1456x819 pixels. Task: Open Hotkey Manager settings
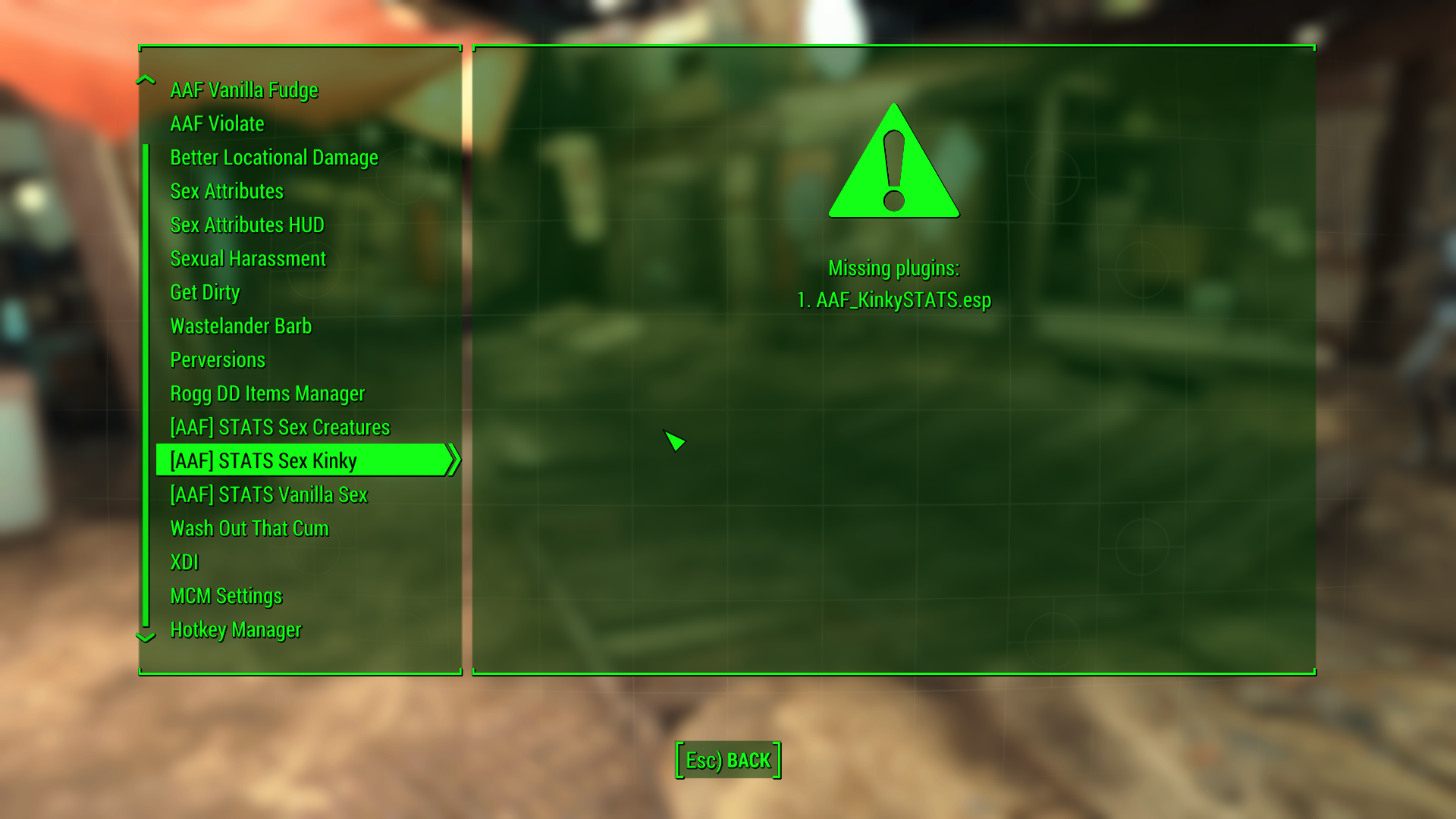236,629
